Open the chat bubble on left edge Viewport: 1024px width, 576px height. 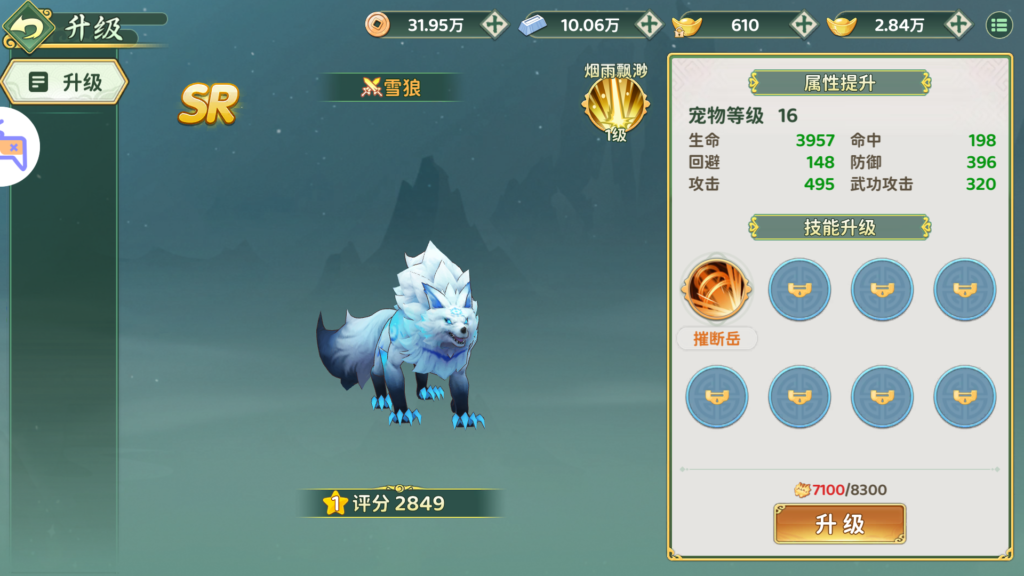point(16,147)
